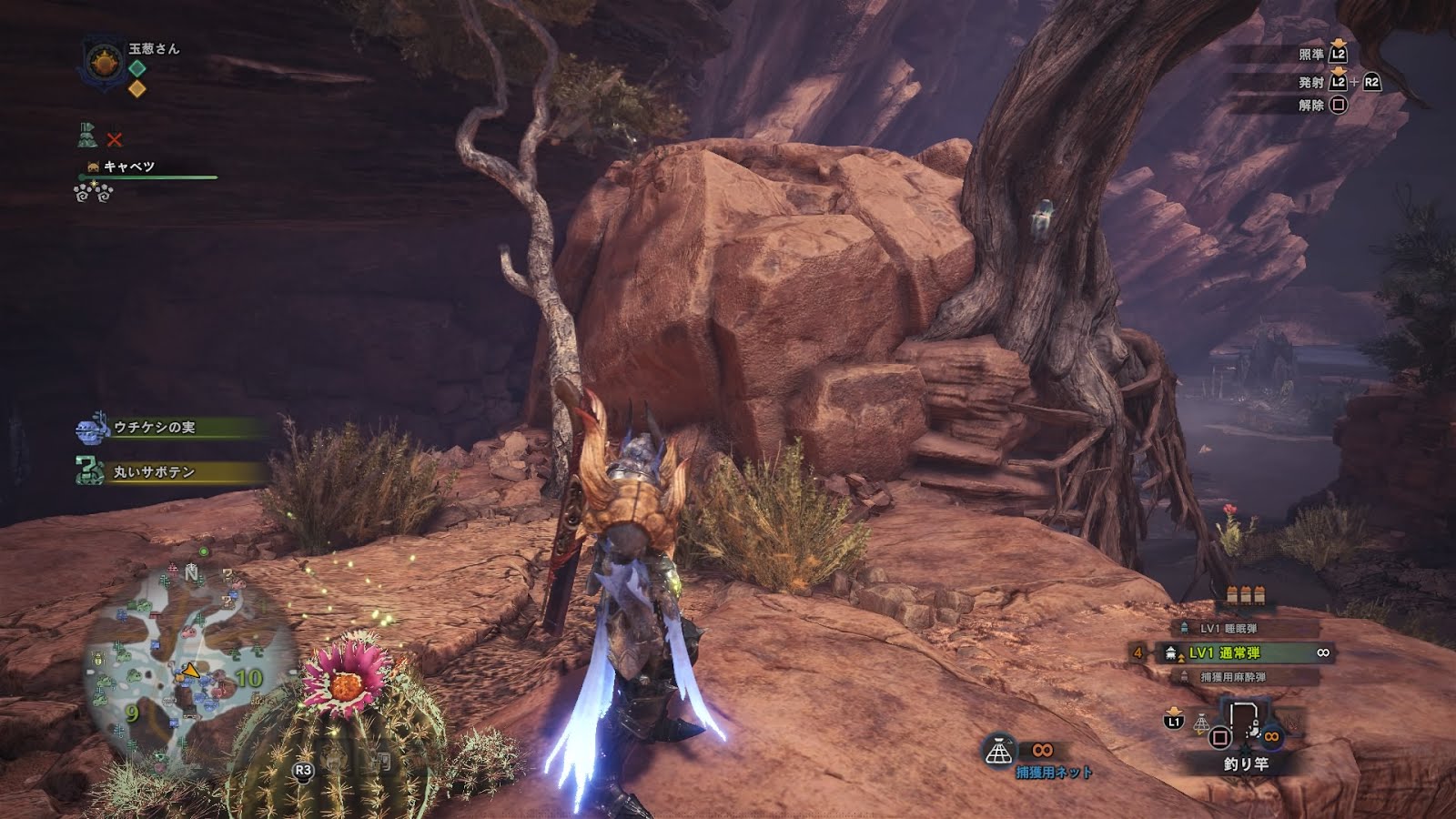Click the ウチケシの実 pickup notification
The width and height of the screenshot is (1456, 819).
(154, 427)
